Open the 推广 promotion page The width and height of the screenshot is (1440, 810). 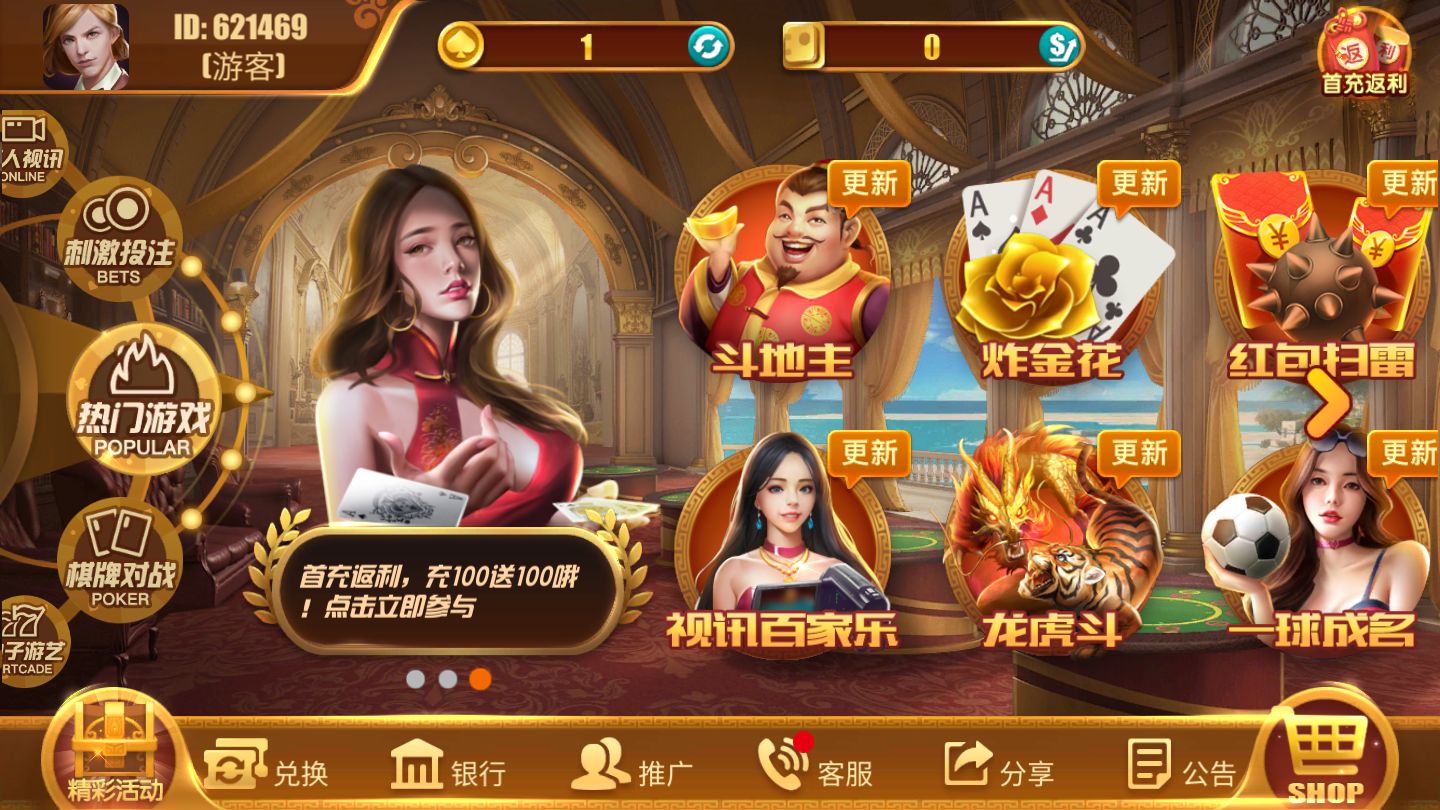point(632,768)
